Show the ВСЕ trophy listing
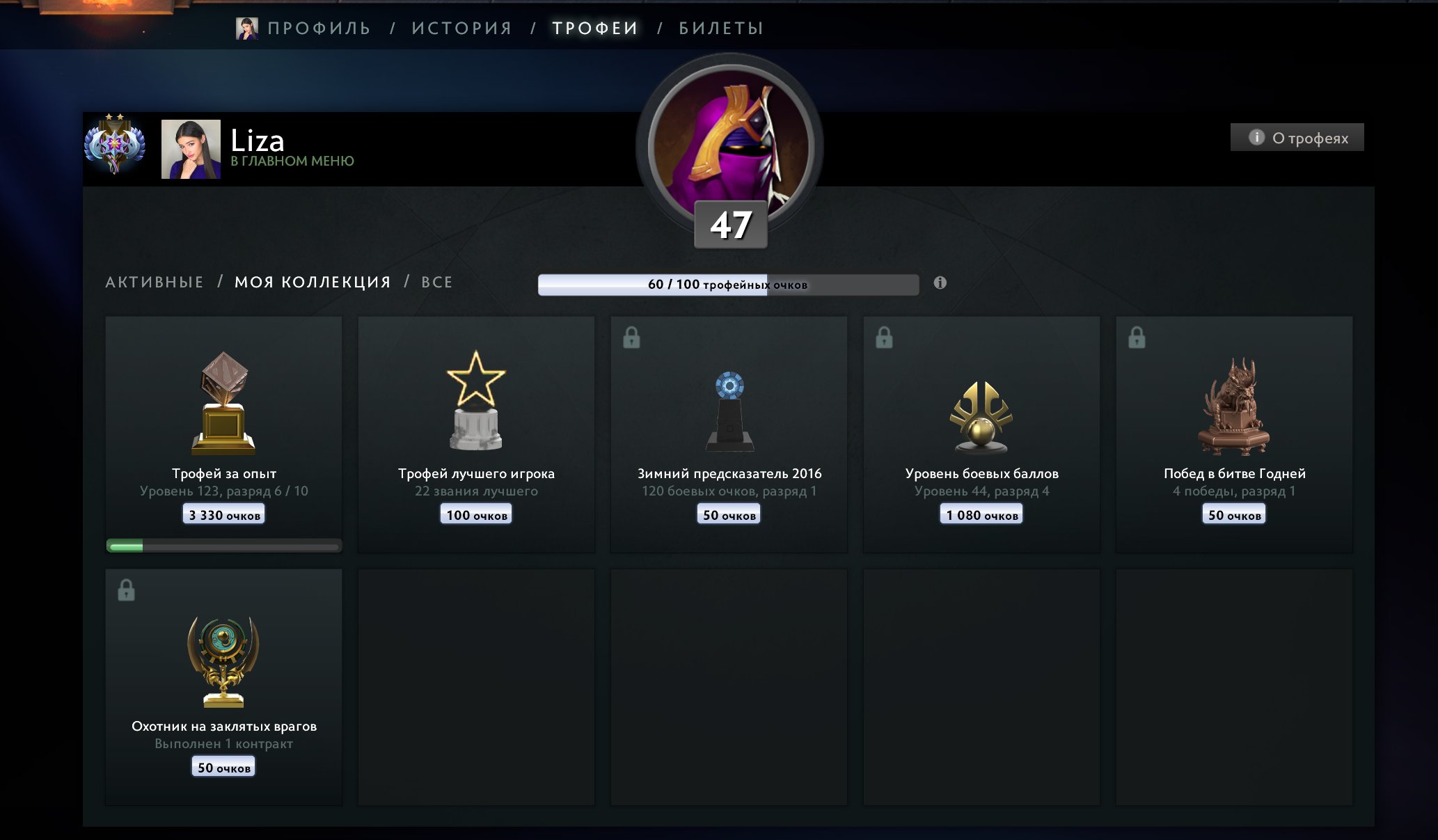Screen dimensions: 1438x840 [x=436, y=282]
